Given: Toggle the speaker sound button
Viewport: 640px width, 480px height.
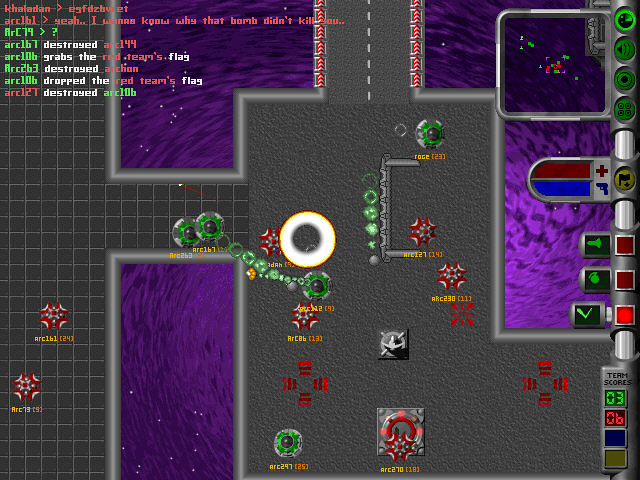Looking at the screenshot, I should point(625,50).
